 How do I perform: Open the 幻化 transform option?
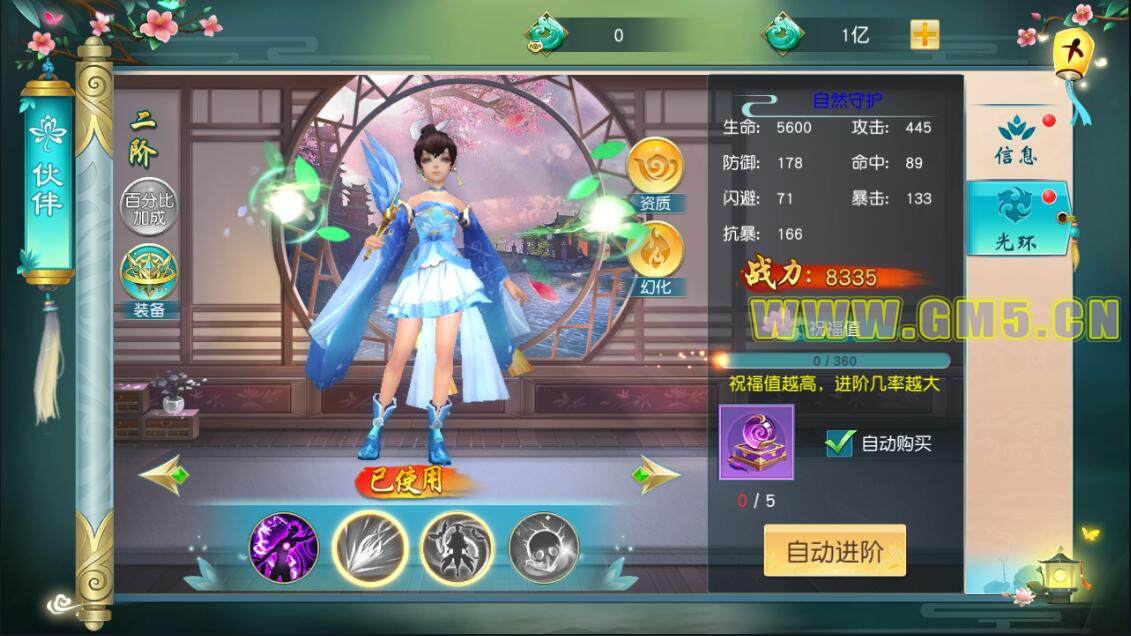click(x=655, y=257)
